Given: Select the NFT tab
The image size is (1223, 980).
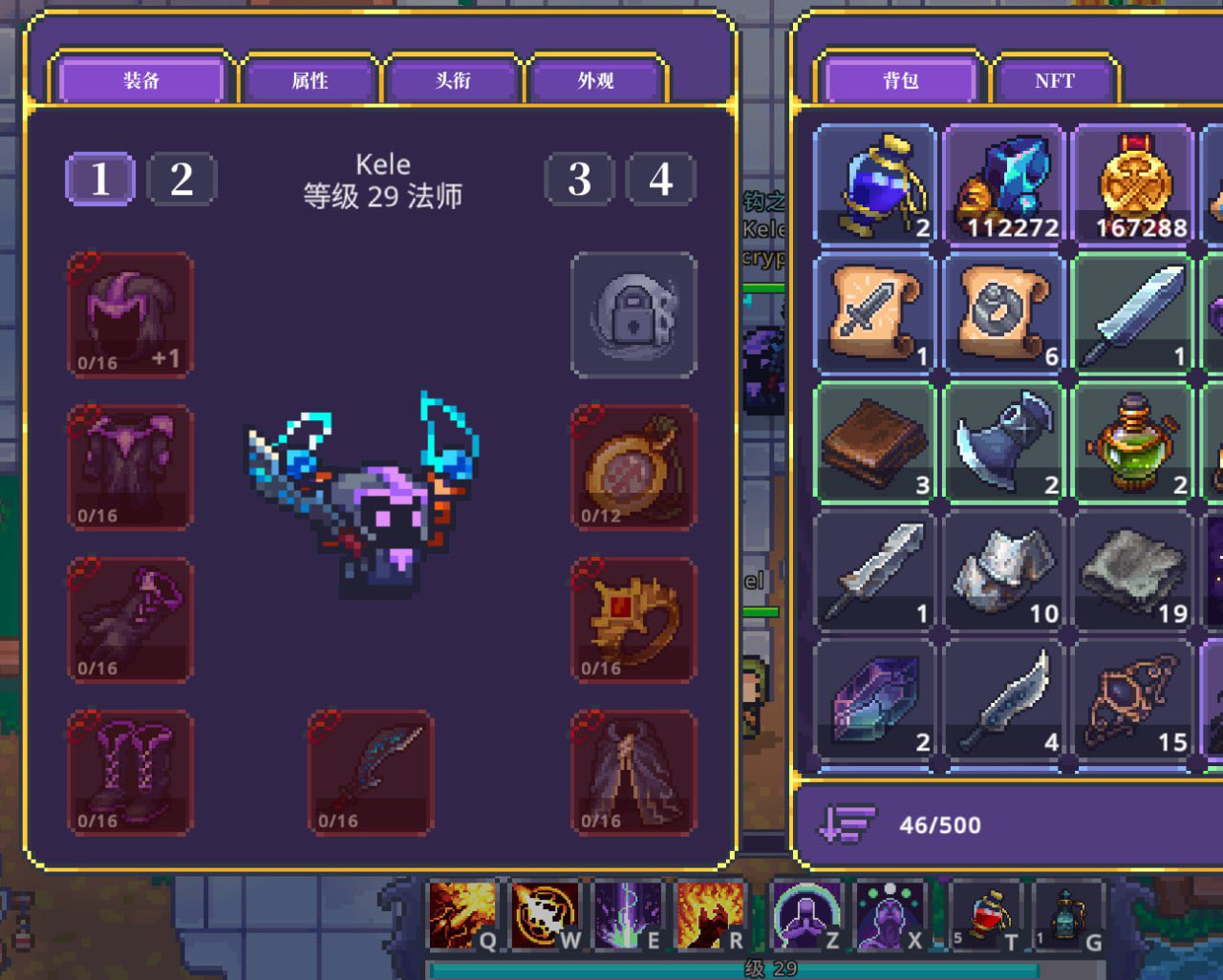Looking at the screenshot, I should pyautogui.click(x=1054, y=81).
